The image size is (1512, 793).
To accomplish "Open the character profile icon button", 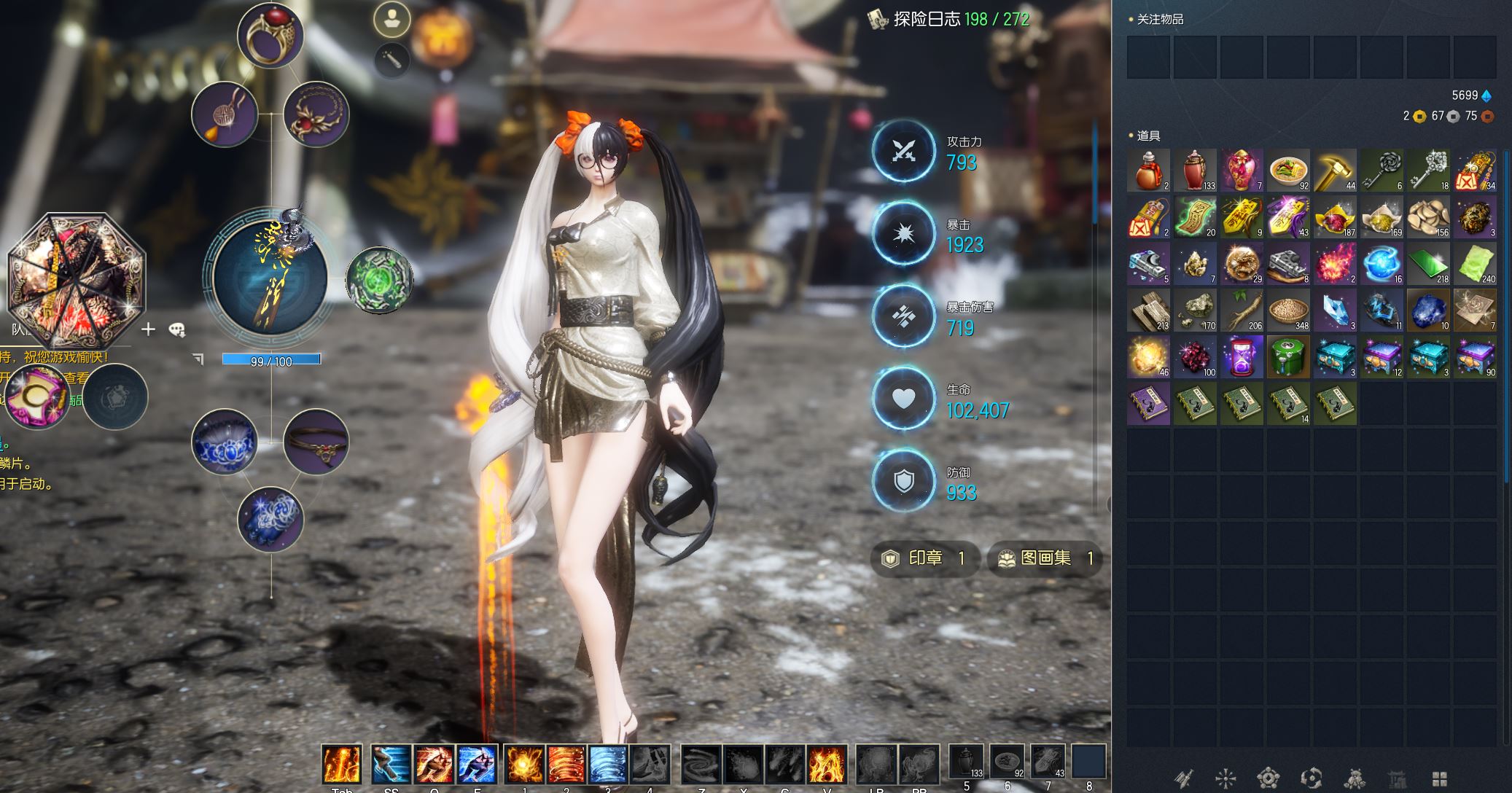I will 392,19.
